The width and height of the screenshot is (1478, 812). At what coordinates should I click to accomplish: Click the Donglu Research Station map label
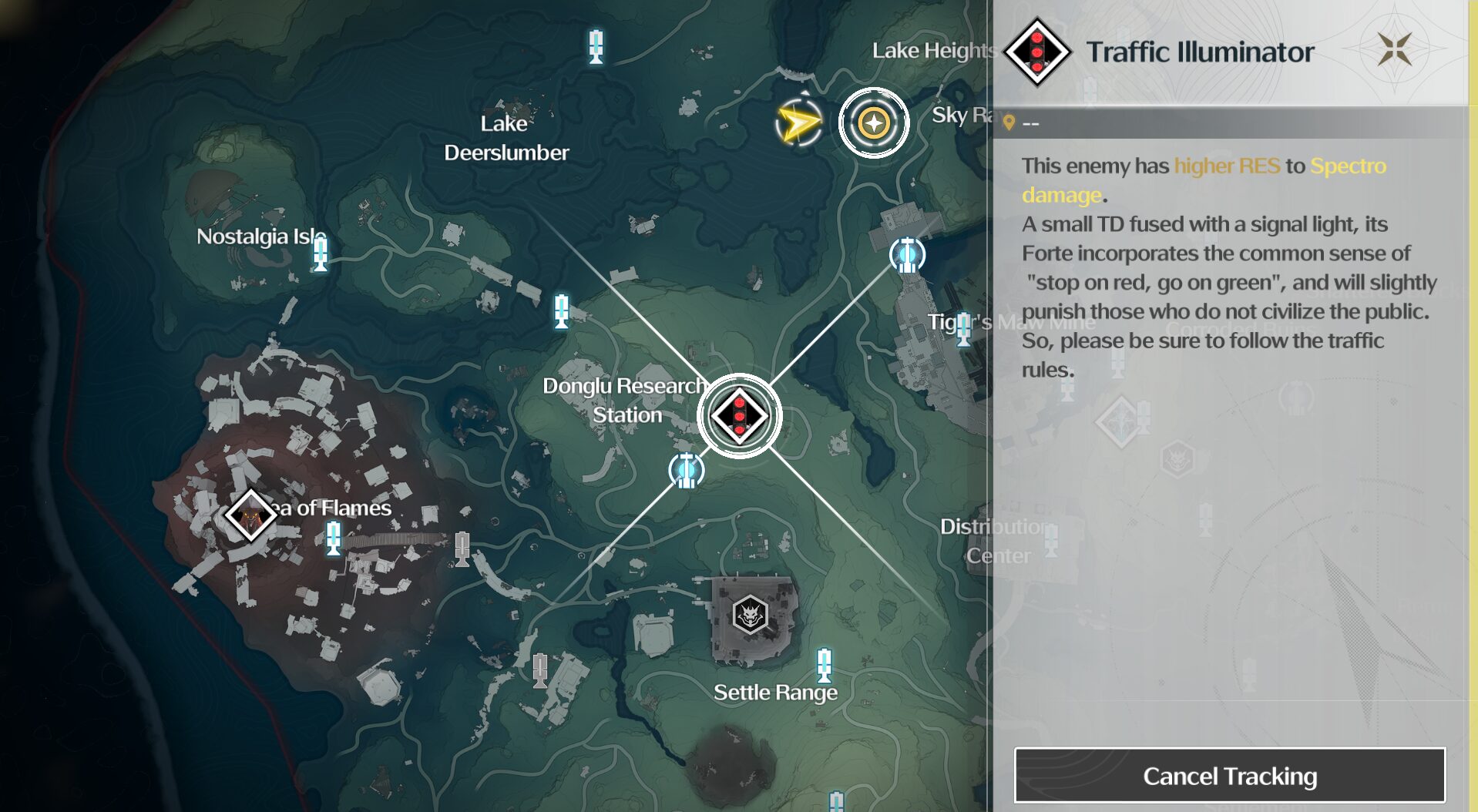626,400
